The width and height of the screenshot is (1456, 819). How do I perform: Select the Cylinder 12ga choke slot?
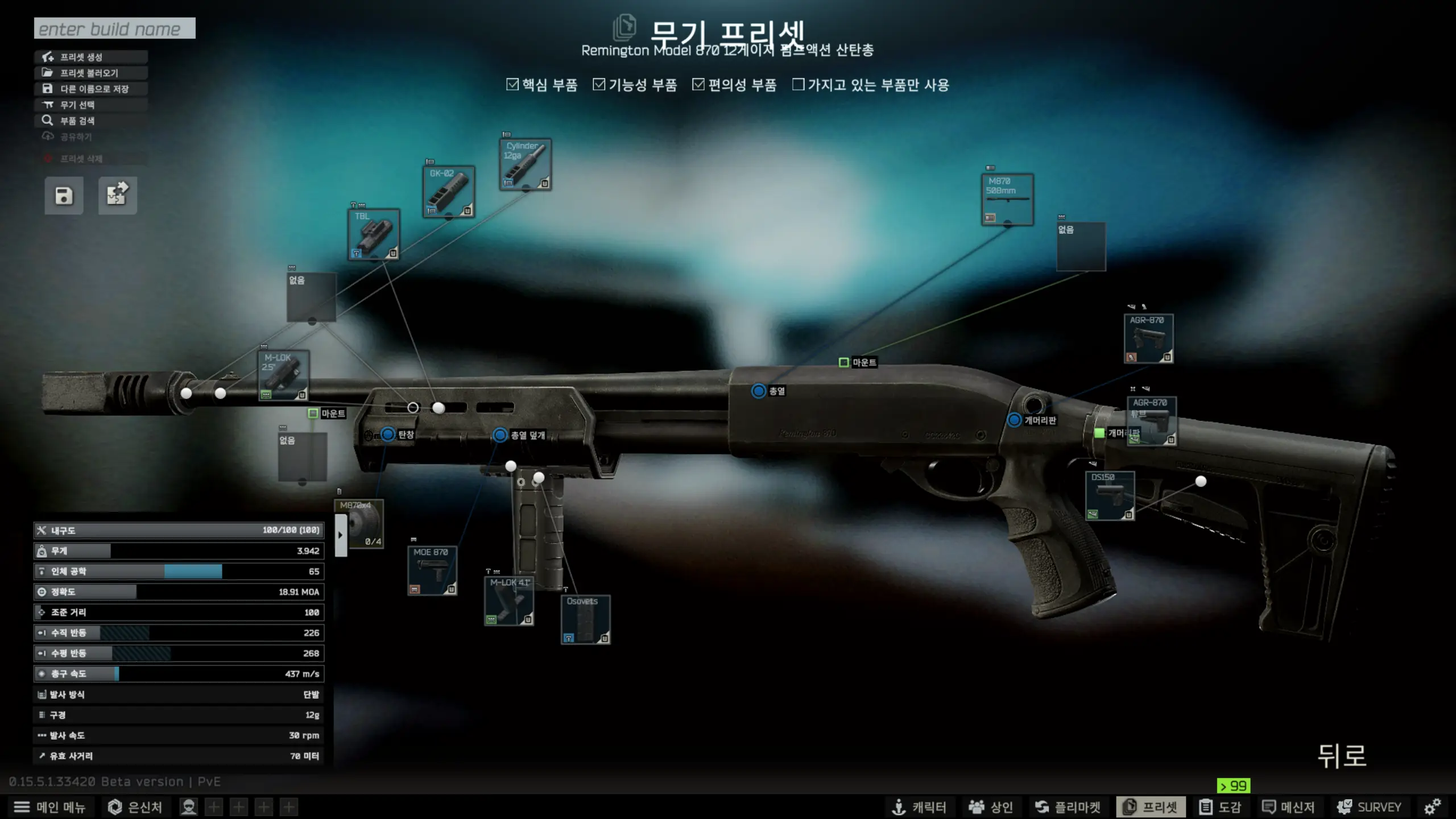526,164
